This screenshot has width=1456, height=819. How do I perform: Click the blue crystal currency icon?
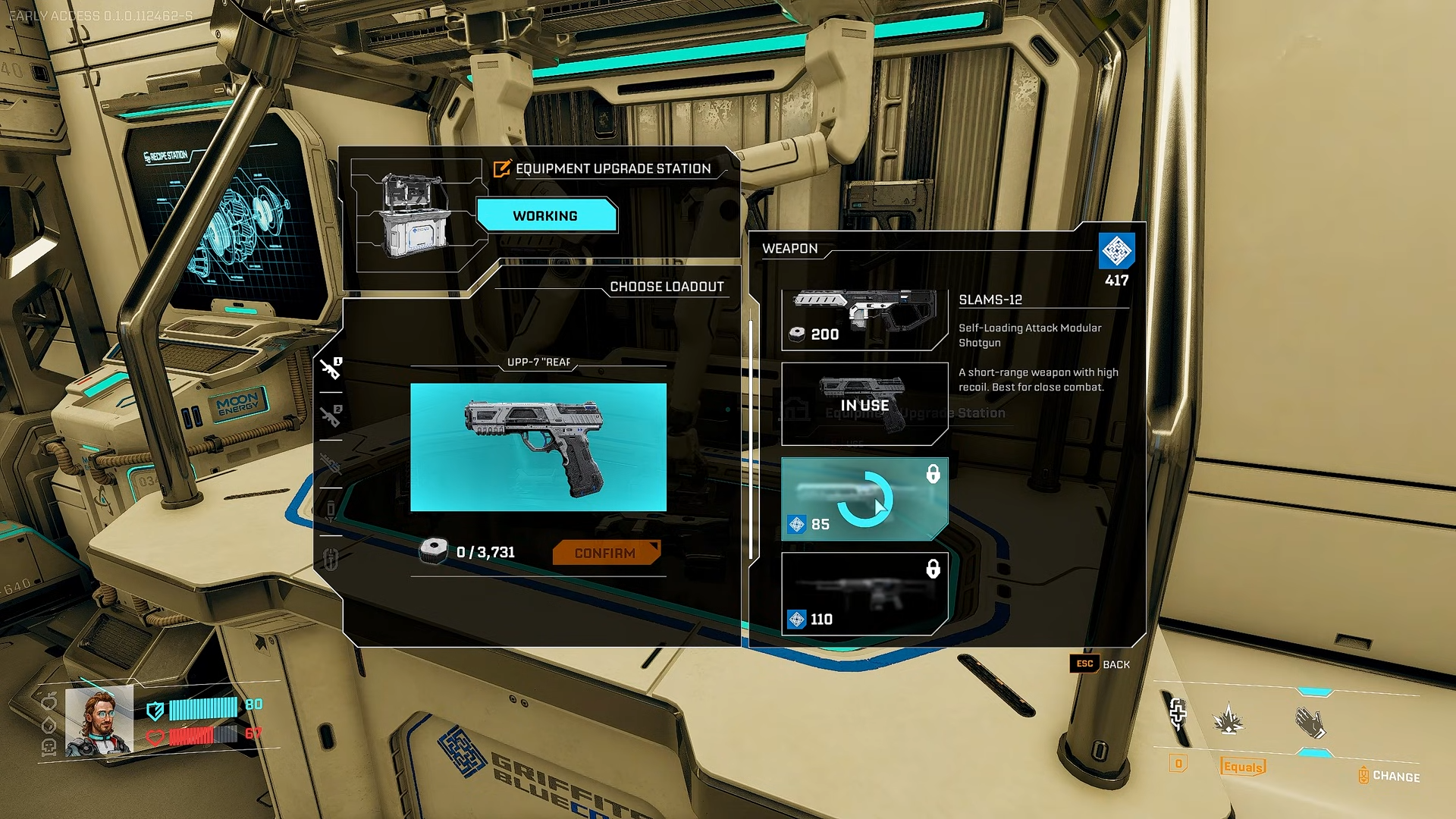tap(1116, 251)
